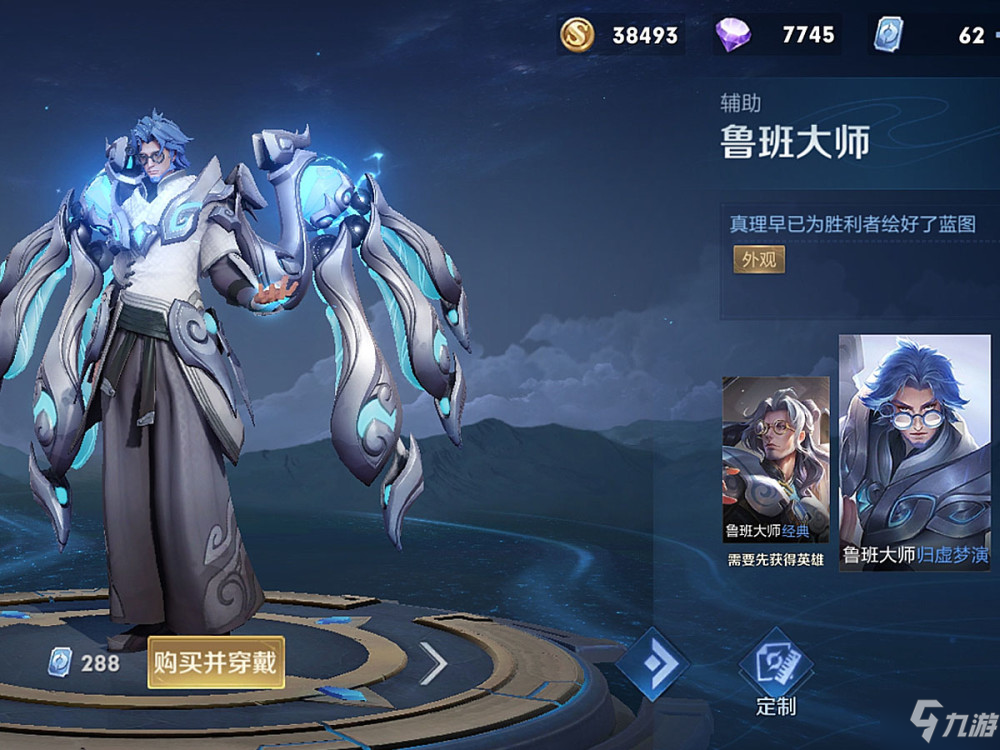Open the 定制 customization option
Image resolution: width=1000 pixels, height=750 pixels.
pos(776,673)
